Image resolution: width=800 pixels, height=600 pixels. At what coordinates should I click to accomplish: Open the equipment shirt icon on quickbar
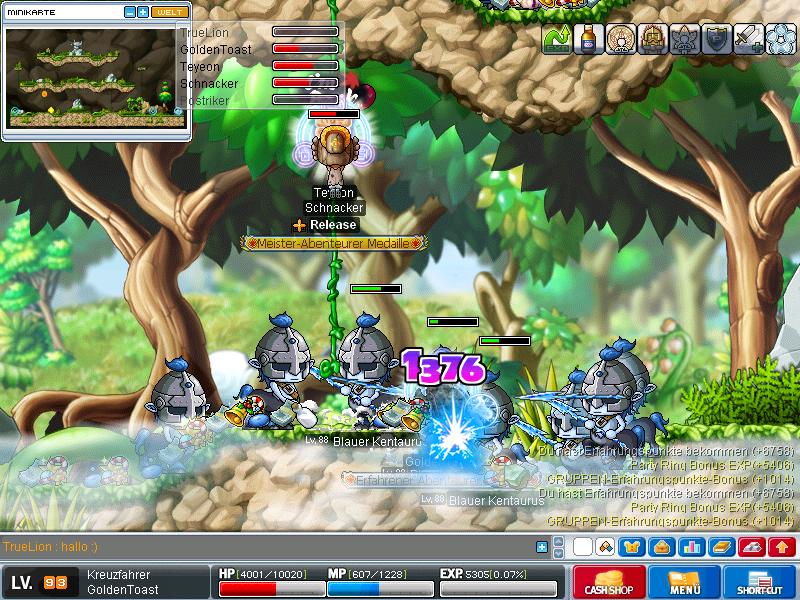click(x=634, y=547)
